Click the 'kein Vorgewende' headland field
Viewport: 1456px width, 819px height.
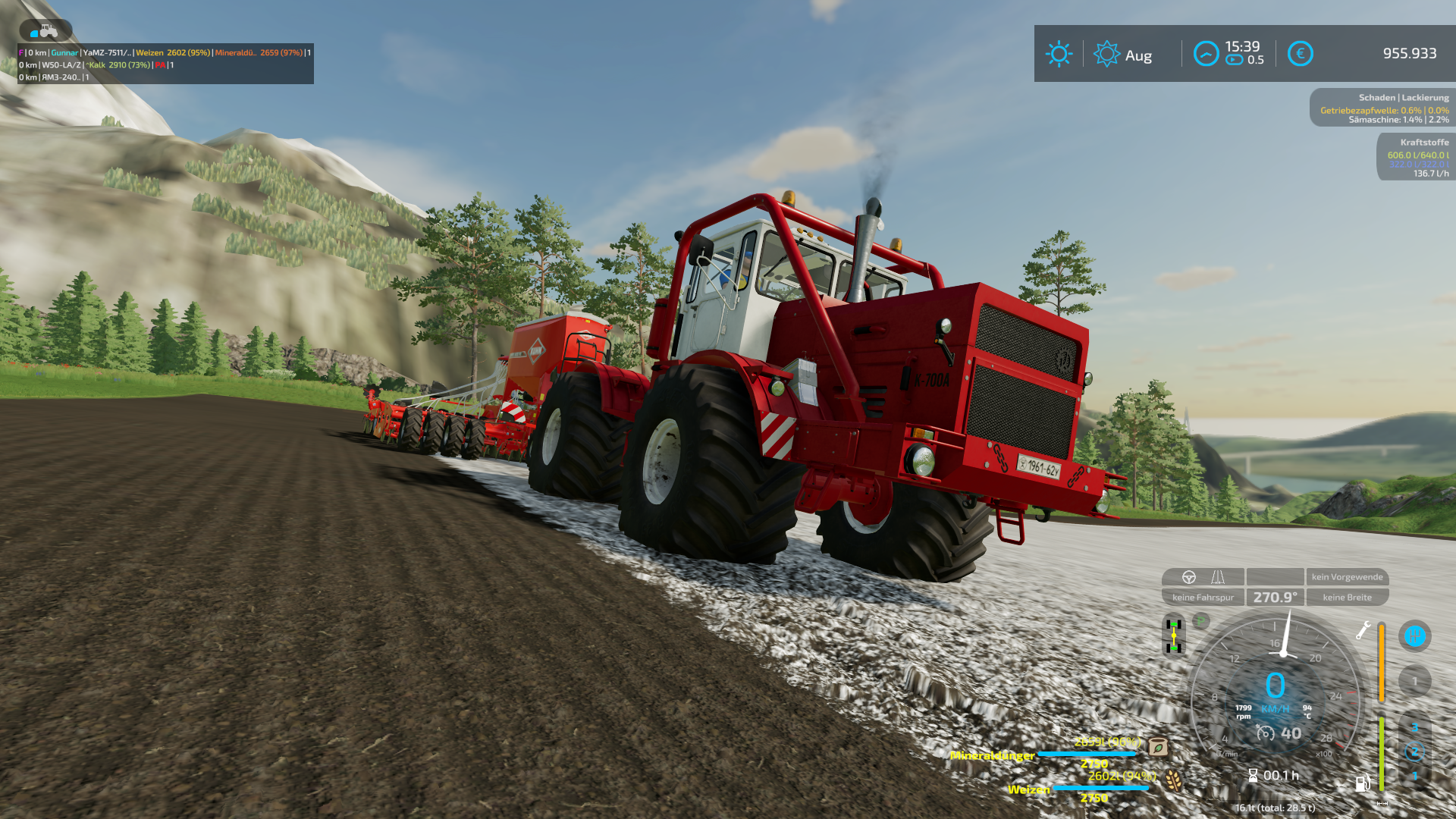pos(1347,577)
